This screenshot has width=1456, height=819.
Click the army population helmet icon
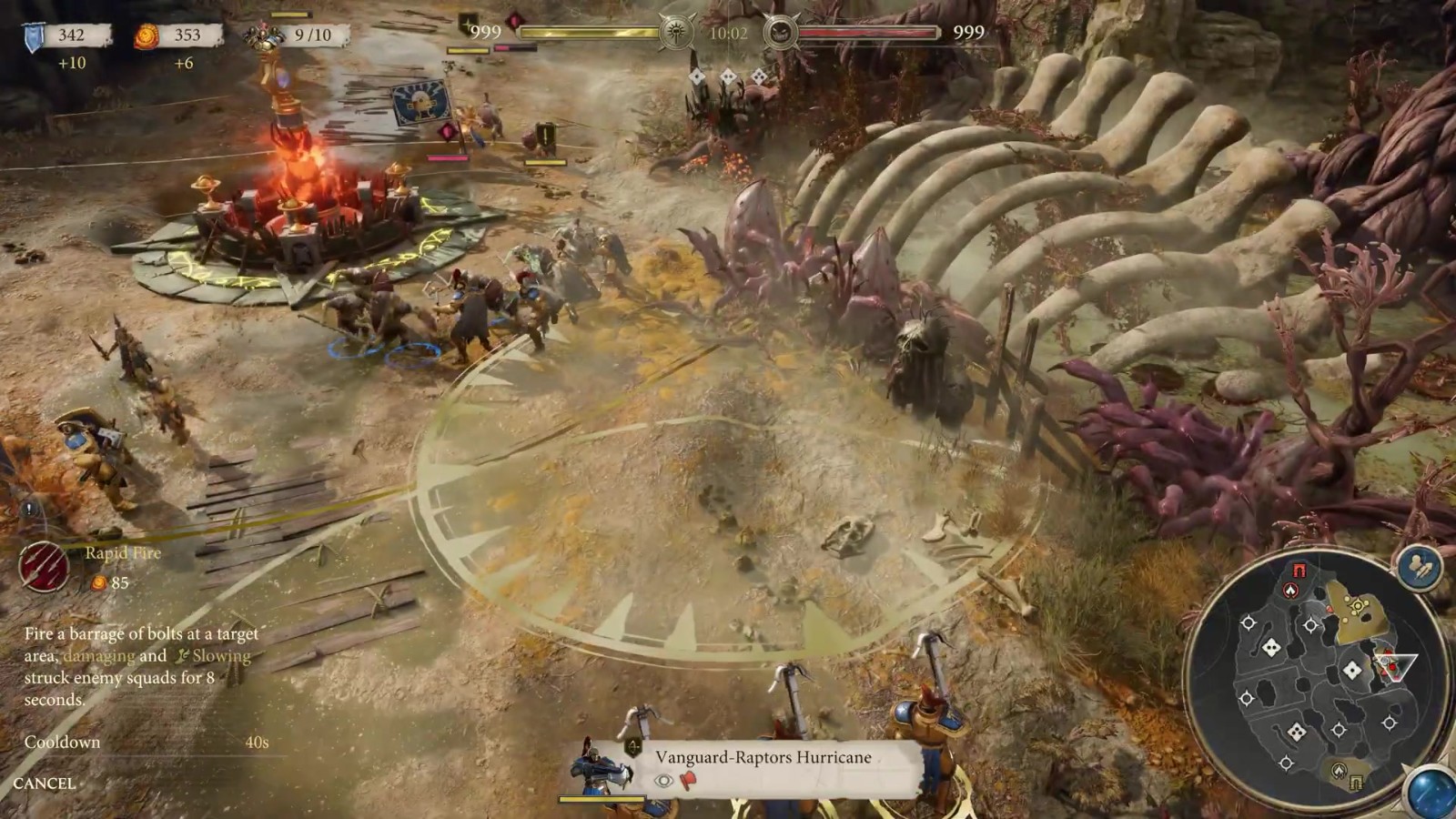click(x=266, y=35)
